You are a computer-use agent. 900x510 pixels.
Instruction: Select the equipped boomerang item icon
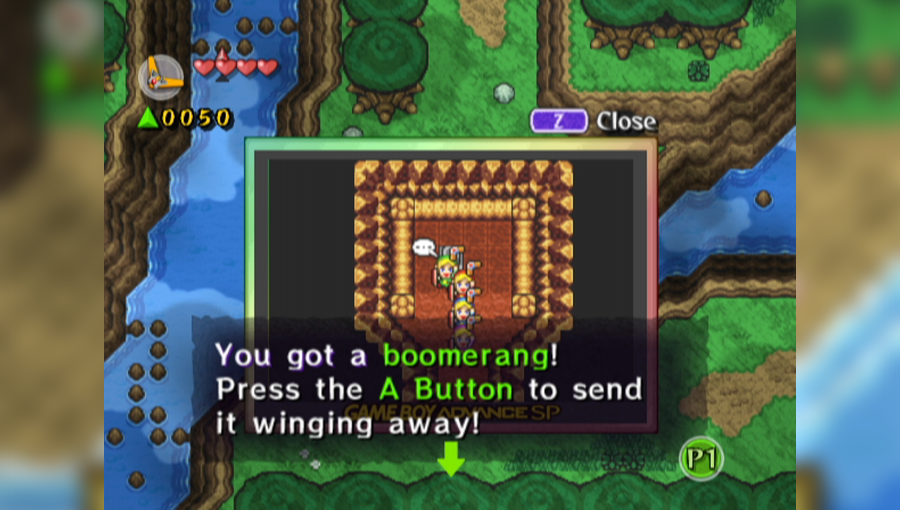pos(160,76)
